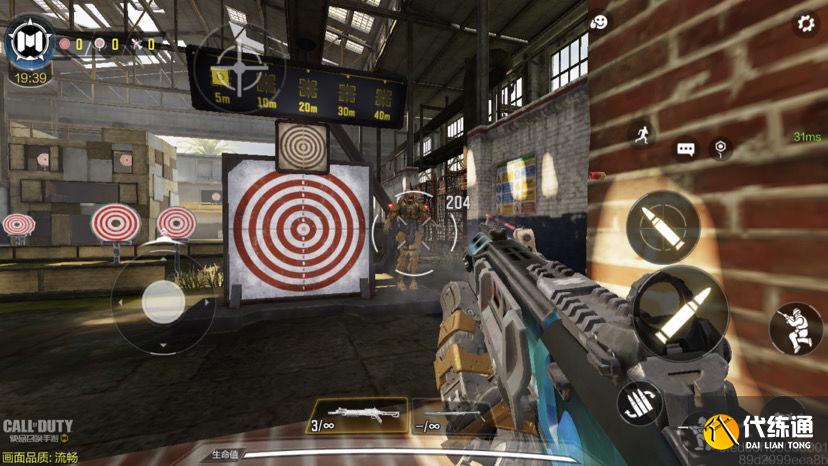Select the primary weapon slot showing 3/∞
The height and width of the screenshot is (466, 828).
click(356, 414)
